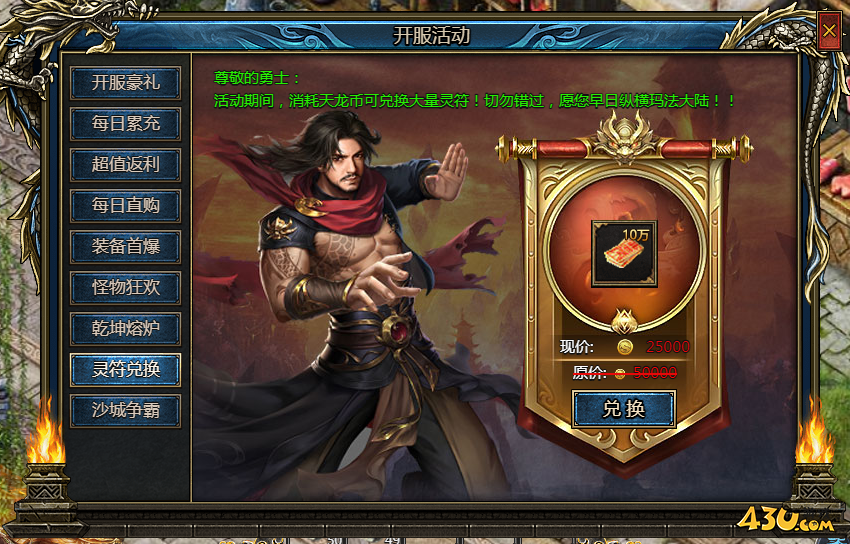Select the 超值返利 tab
The width and height of the screenshot is (850, 544).
click(x=125, y=165)
